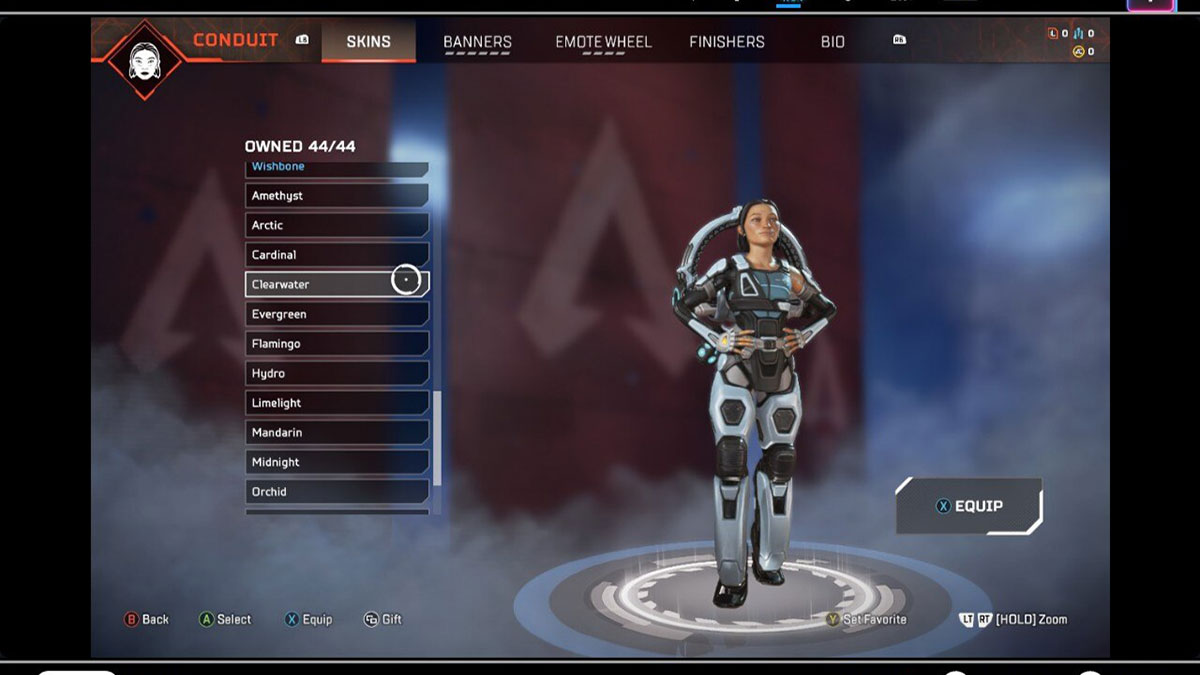Screen dimensions: 1200x675
Task: Pick the Hydro skin
Action: pyautogui.click(x=336, y=373)
